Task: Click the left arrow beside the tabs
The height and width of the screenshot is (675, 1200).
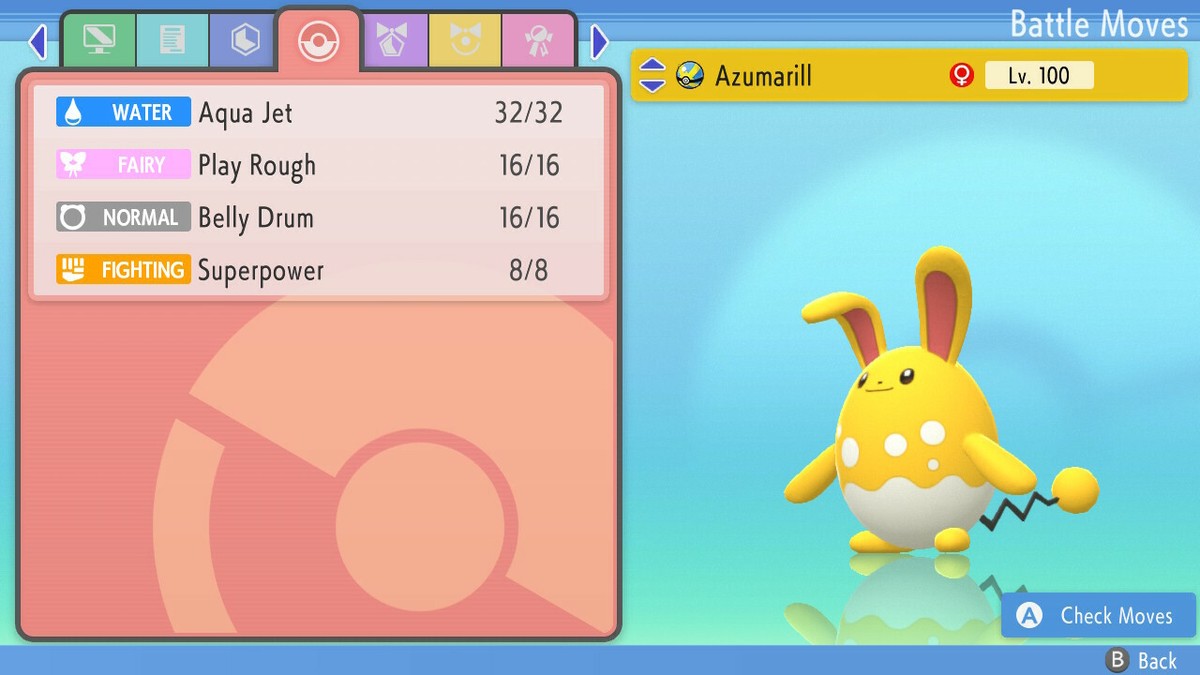Action: [38, 41]
